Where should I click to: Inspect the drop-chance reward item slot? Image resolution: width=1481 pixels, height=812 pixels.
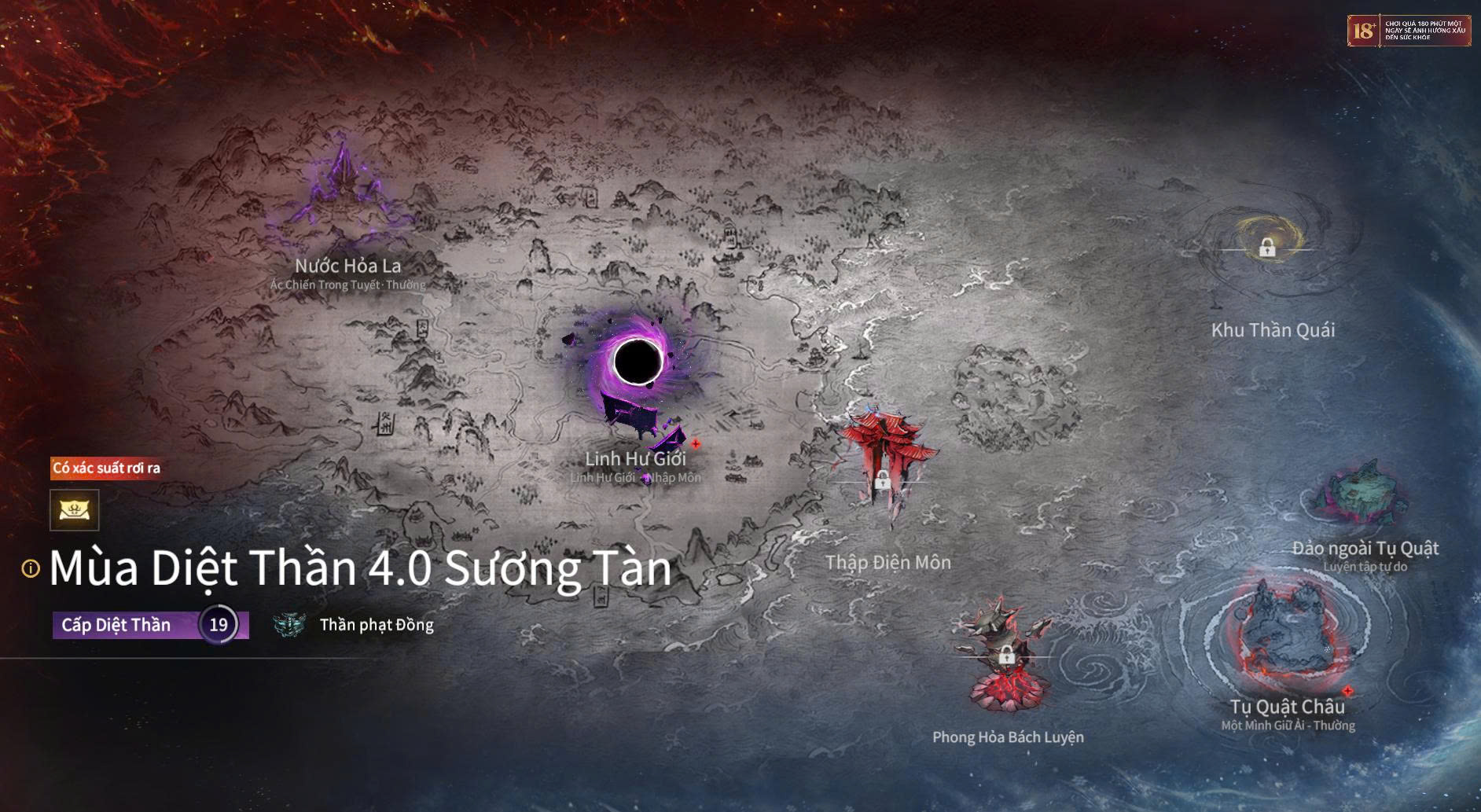point(75,510)
